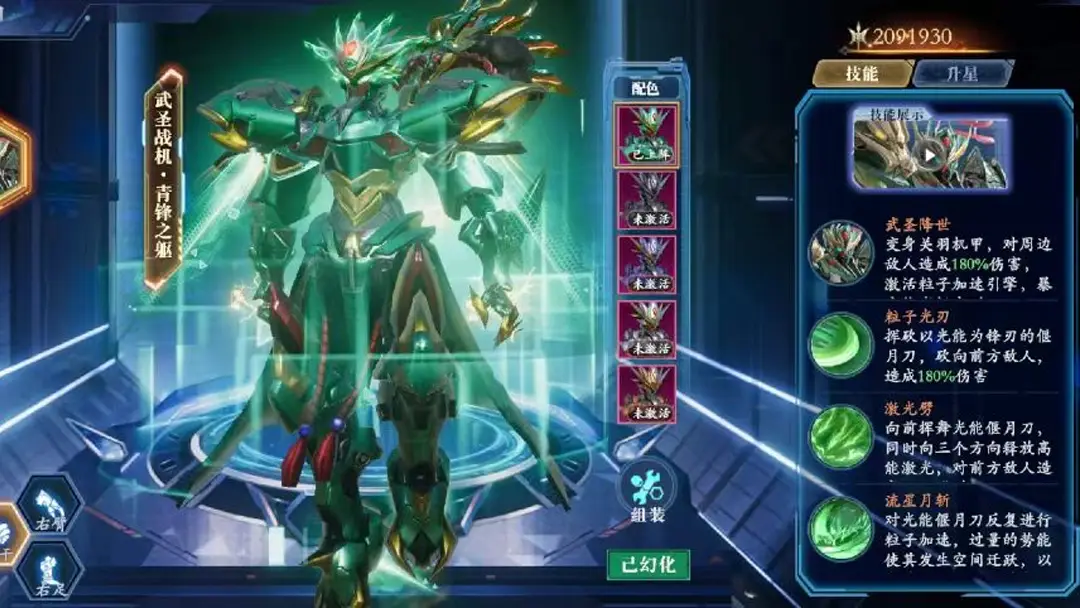This screenshot has height=608, width=1080.
Task: Click the green 已幻化 button
Action: [648, 564]
